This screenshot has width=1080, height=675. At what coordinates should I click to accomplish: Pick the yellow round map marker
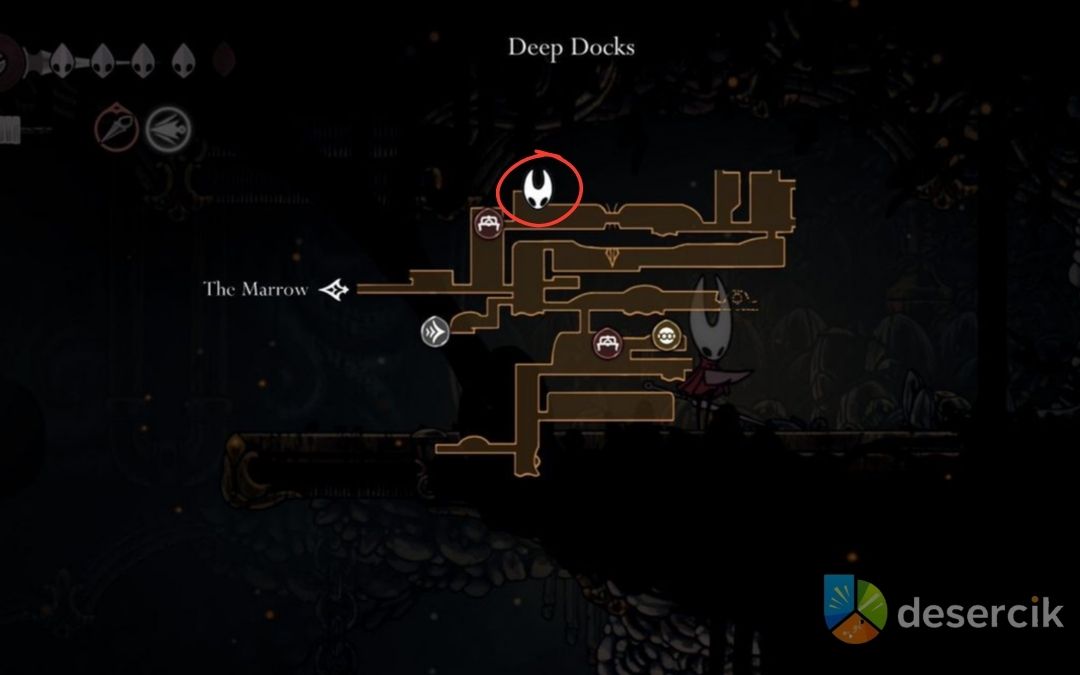666,336
